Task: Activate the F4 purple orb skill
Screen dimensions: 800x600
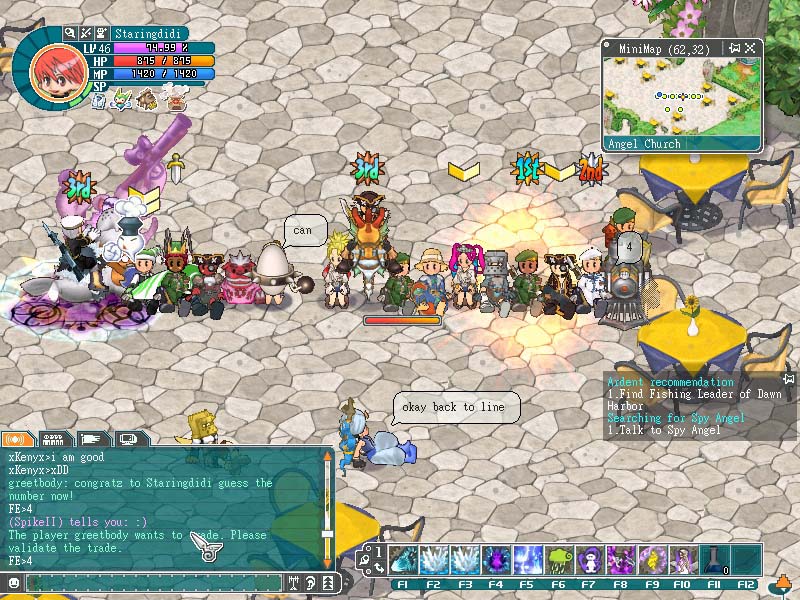Action: click(496, 558)
